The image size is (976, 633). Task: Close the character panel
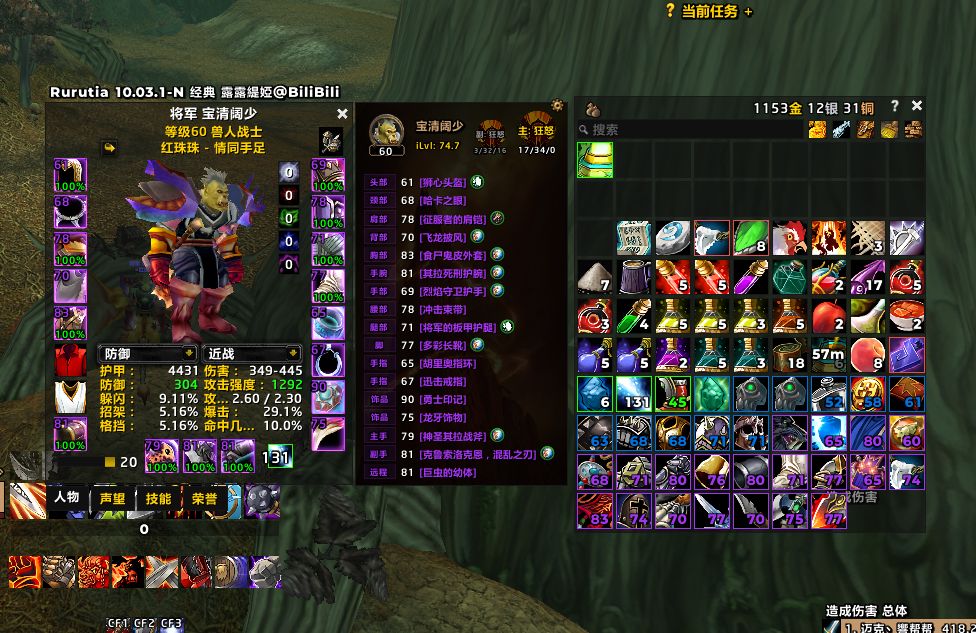[342, 115]
